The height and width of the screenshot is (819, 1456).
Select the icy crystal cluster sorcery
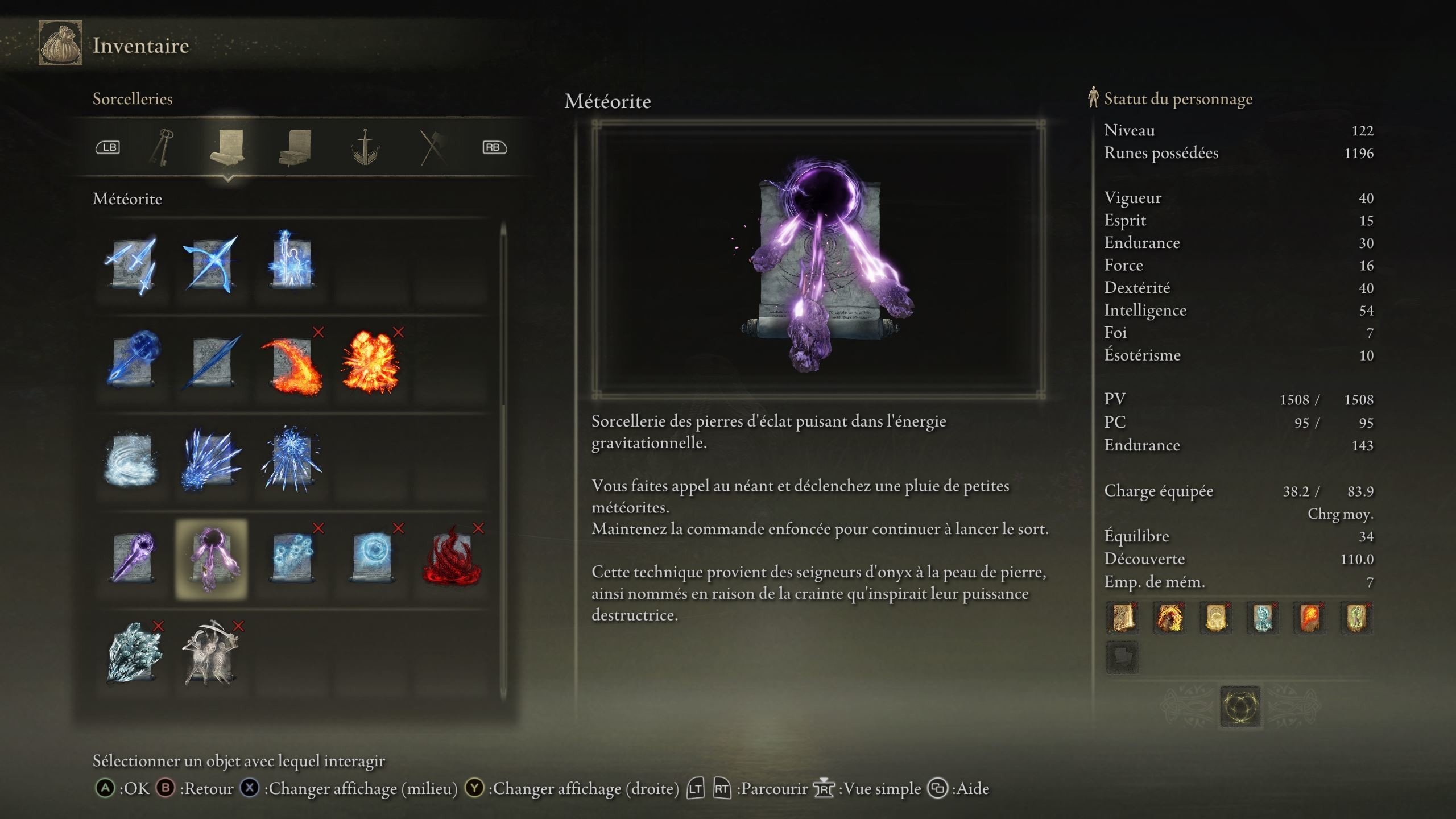(133, 654)
